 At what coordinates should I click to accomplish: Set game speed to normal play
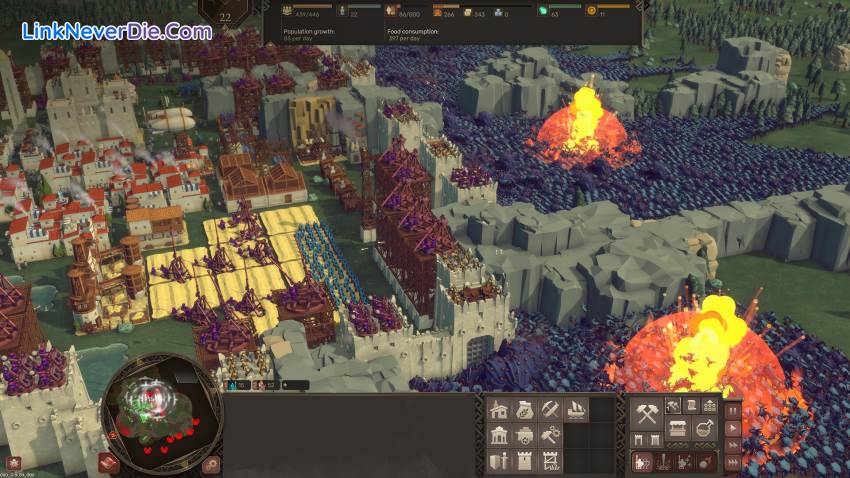click(733, 428)
